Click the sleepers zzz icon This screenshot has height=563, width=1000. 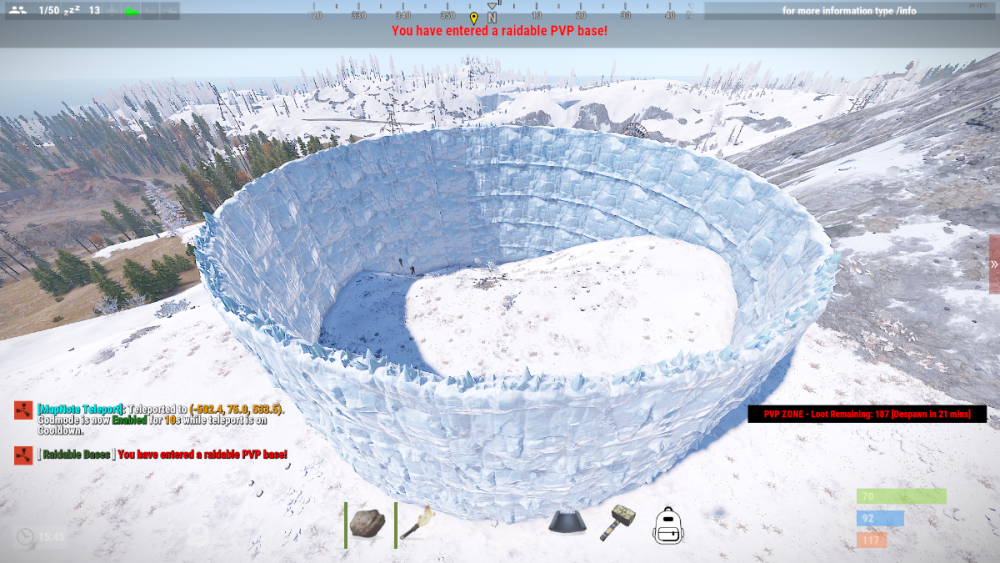click(72, 11)
